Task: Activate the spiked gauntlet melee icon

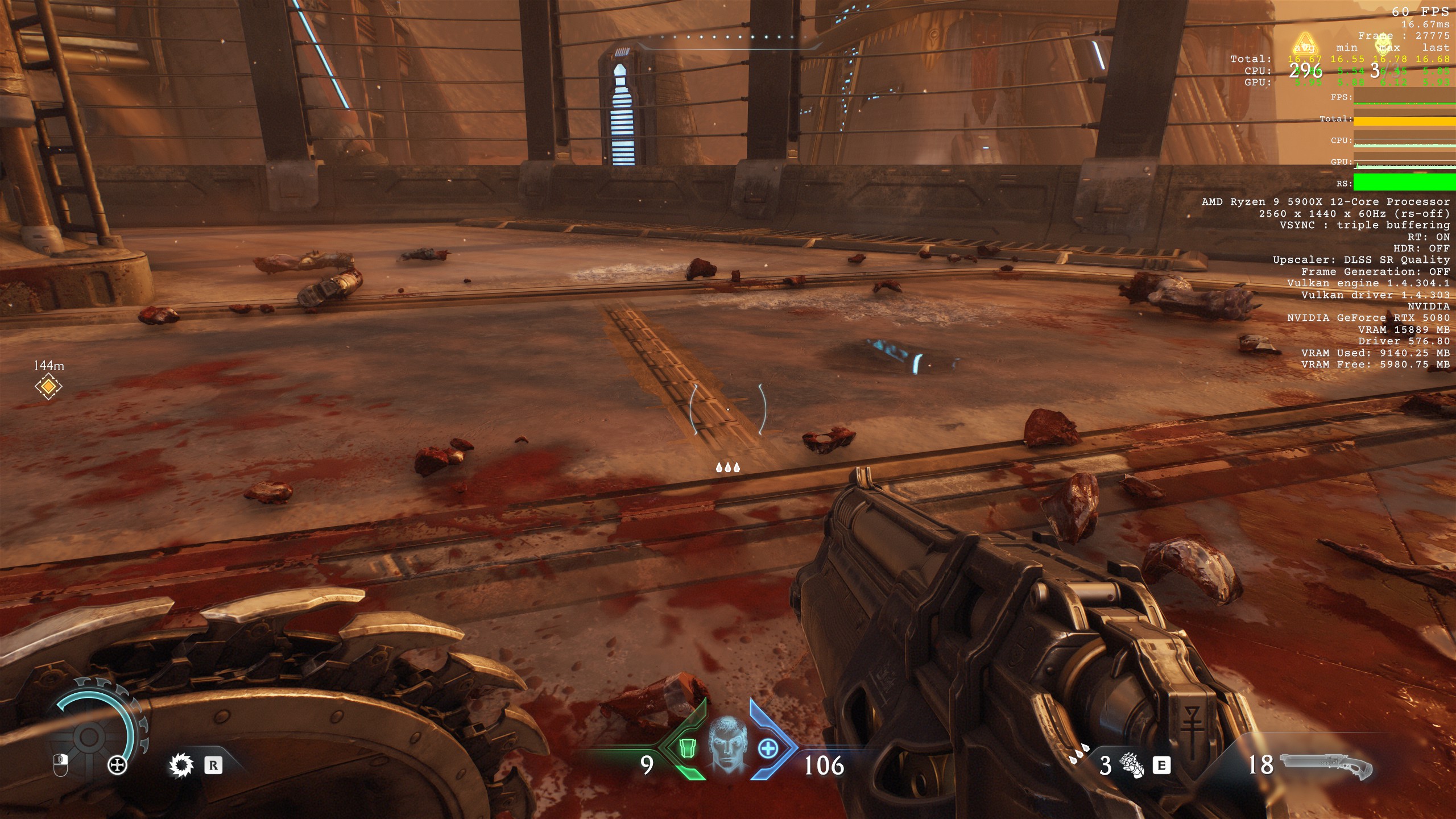Action: [1131, 766]
